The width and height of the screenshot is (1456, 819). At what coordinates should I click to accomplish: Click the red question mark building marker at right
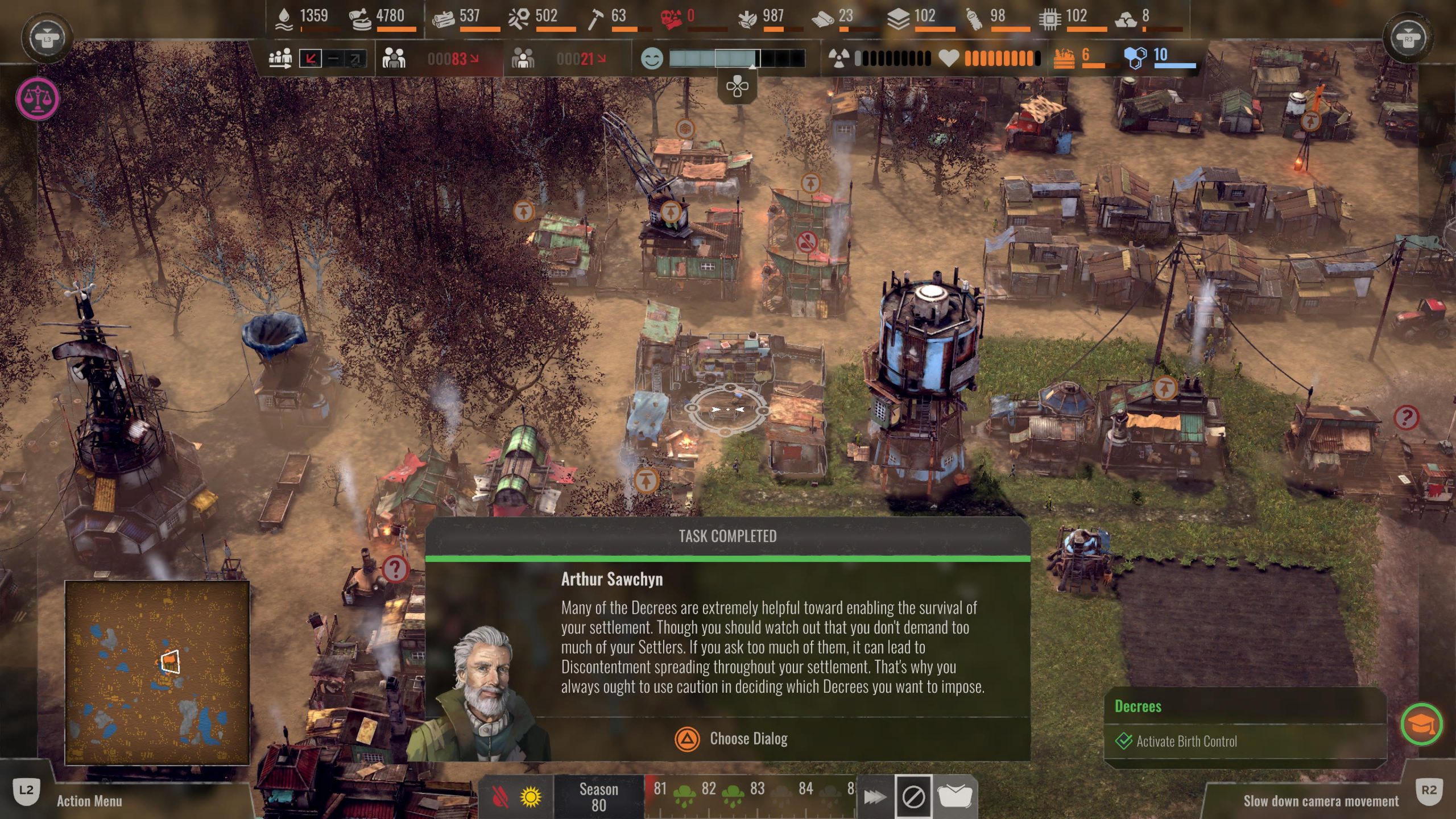click(x=1406, y=417)
